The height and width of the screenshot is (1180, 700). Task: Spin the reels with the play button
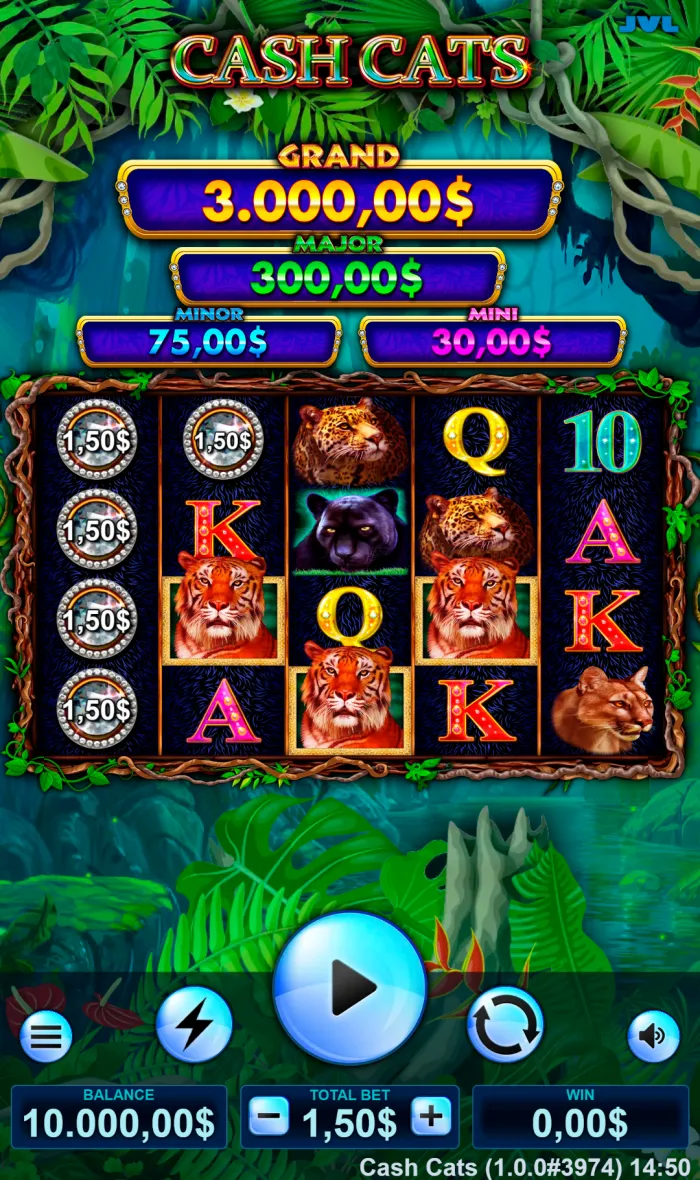(x=349, y=988)
